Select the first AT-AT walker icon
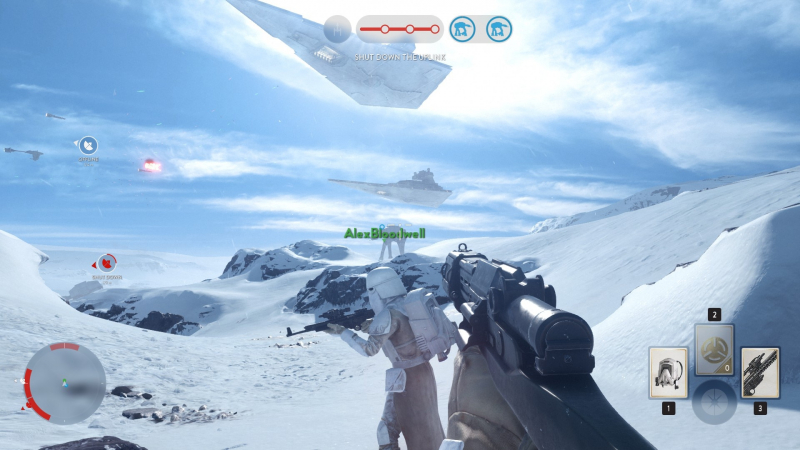The image size is (800, 450). click(x=462, y=29)
